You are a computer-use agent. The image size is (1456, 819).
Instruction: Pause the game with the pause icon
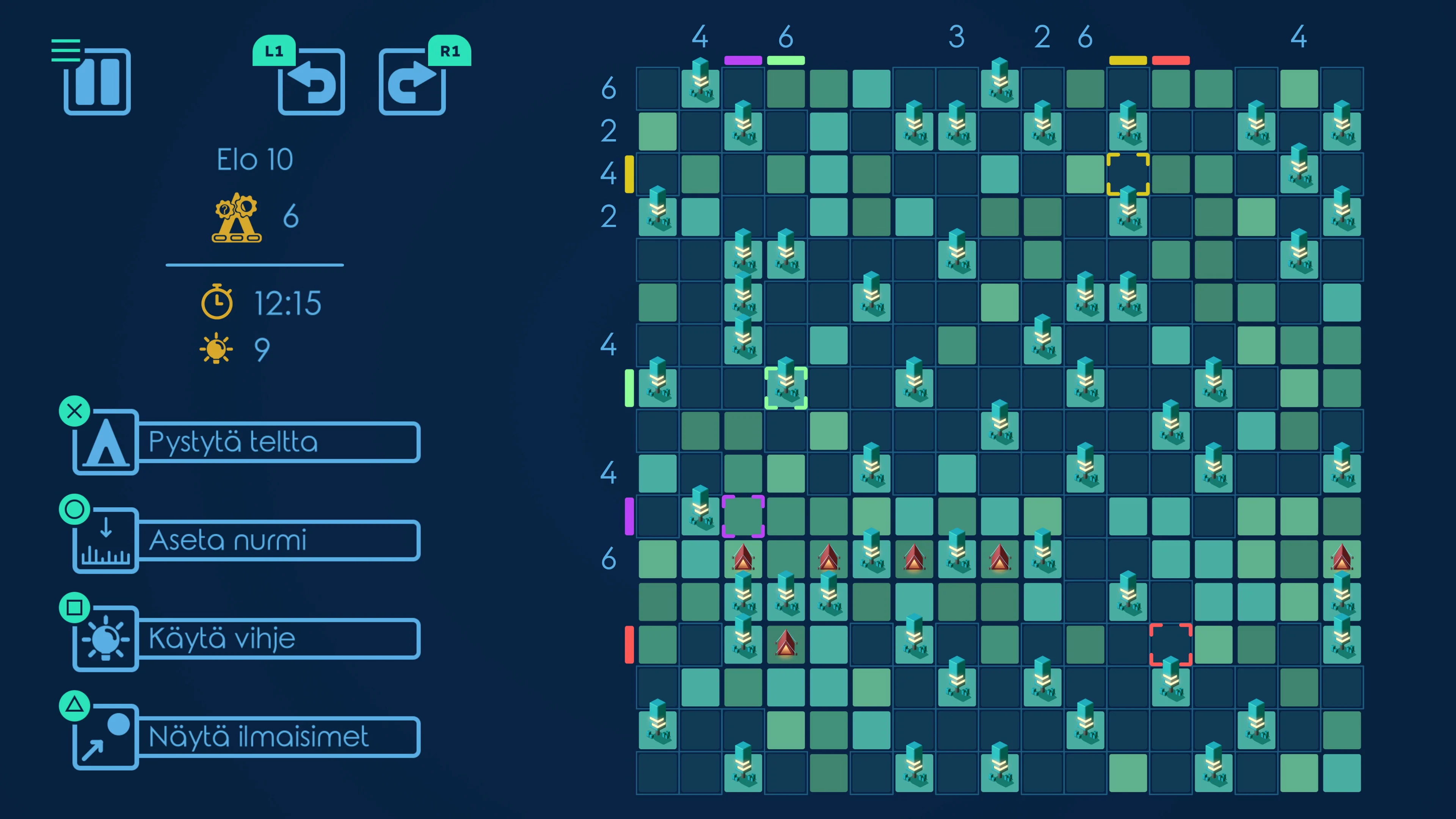click(x=97, y=83)
